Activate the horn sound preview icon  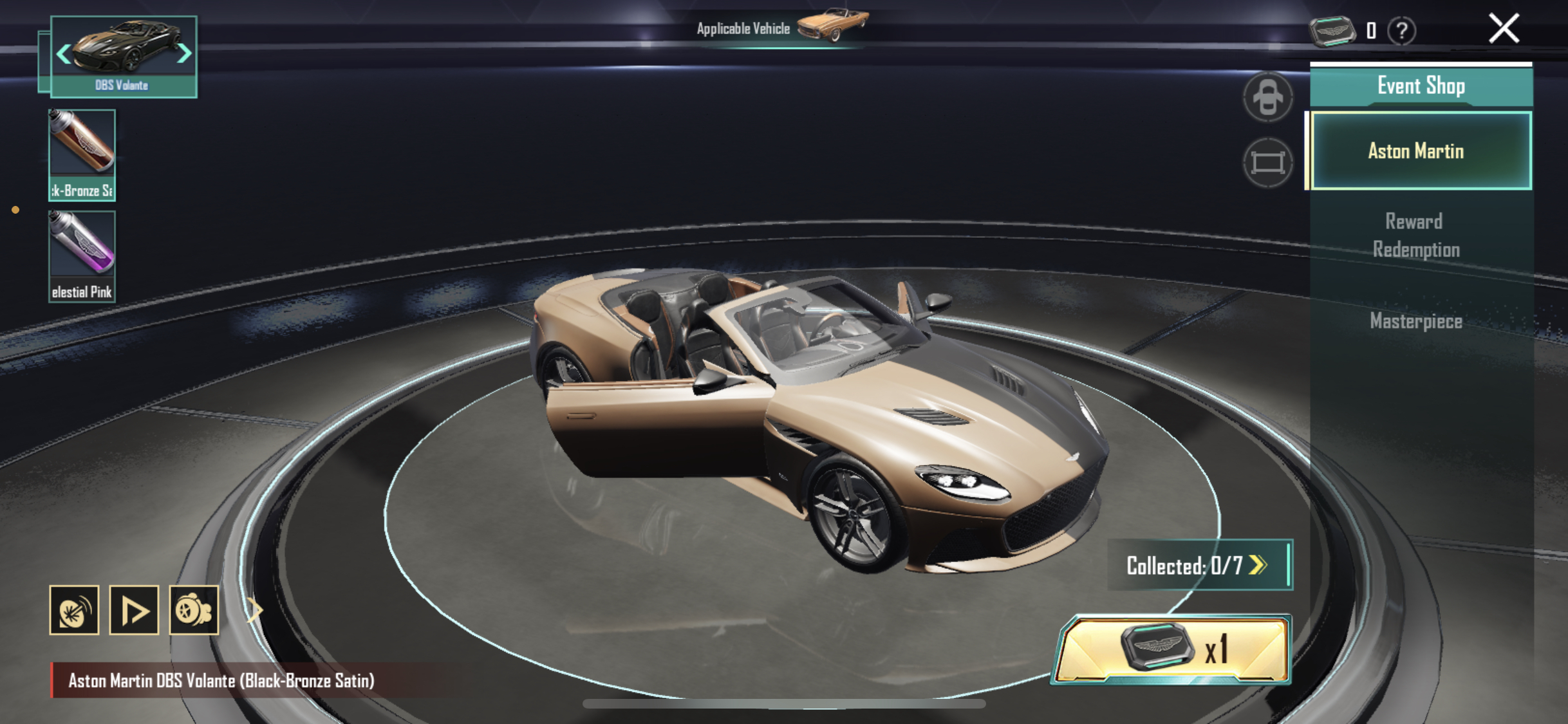tap(74, 610)
